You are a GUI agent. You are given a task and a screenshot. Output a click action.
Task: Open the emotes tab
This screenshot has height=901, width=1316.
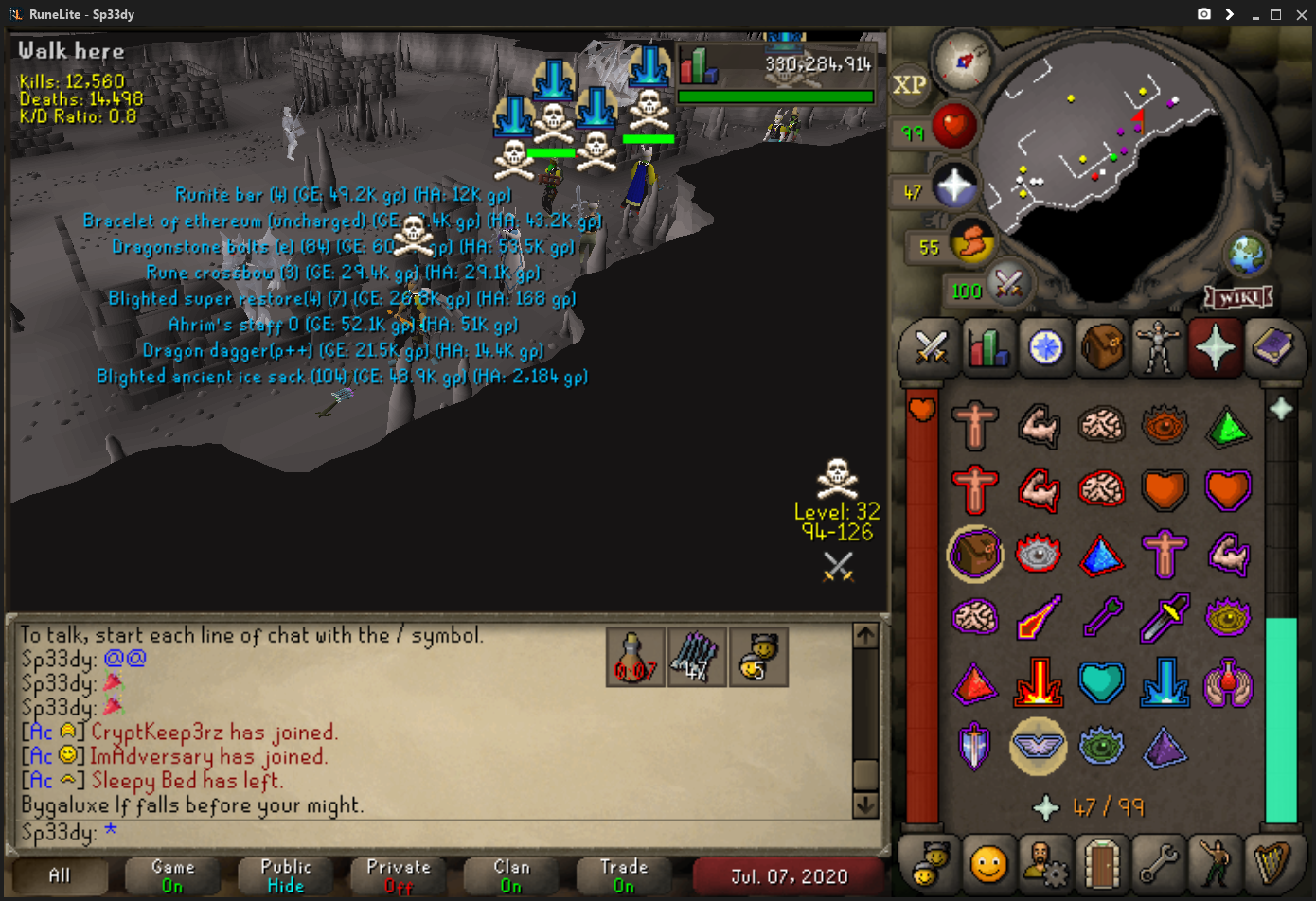[1216, 863]
